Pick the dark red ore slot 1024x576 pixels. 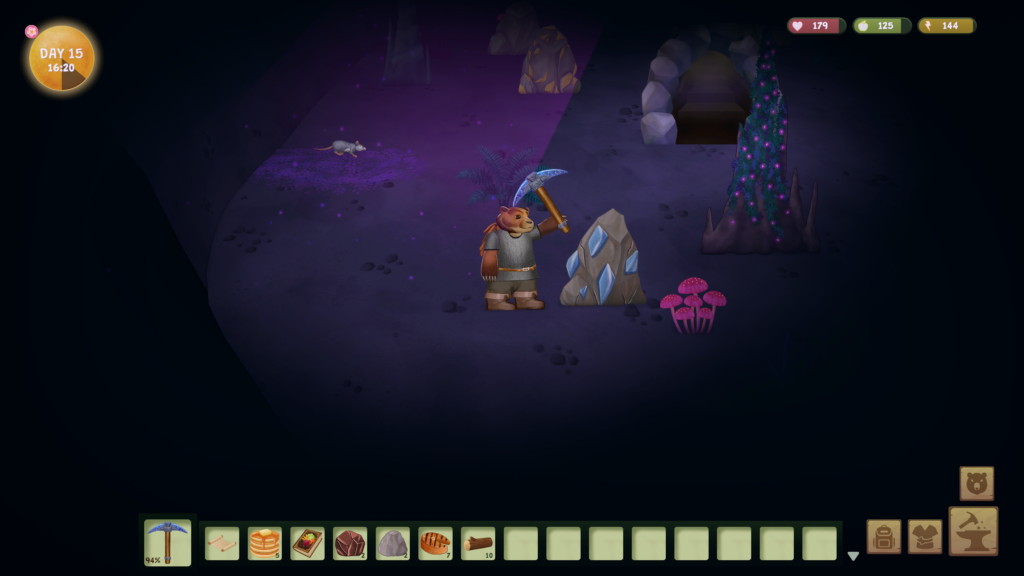tap(350, 543)
